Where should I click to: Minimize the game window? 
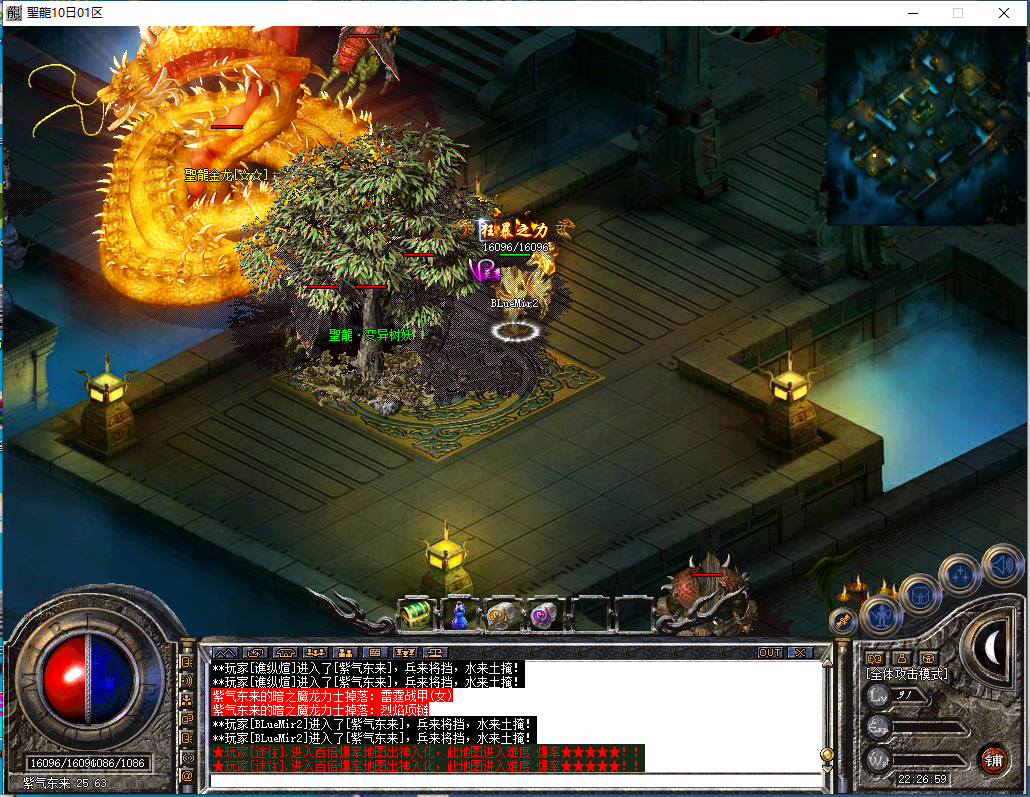pos(912,13)
